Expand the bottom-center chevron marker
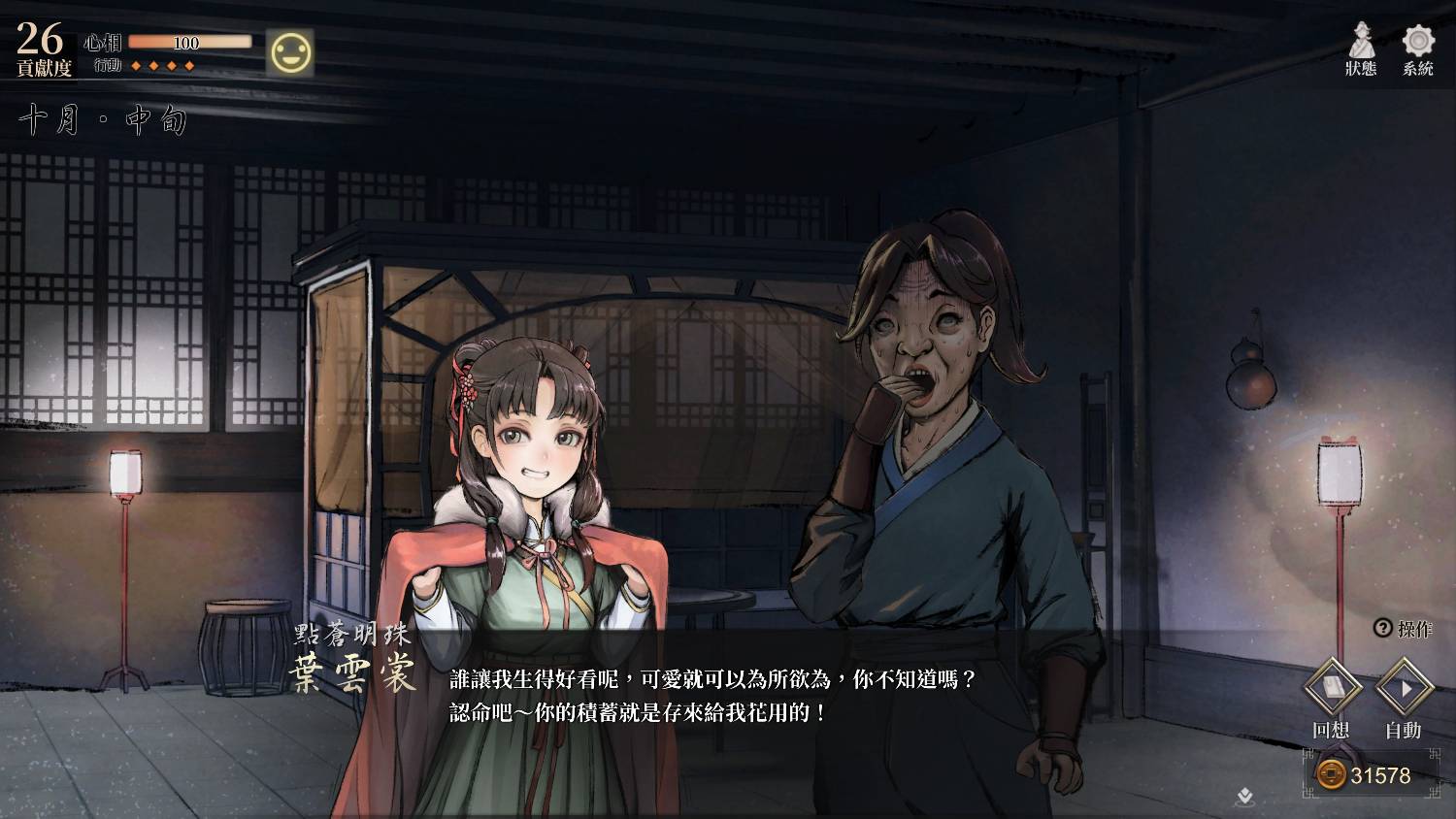1456x819 pixels. point(1243,796)
